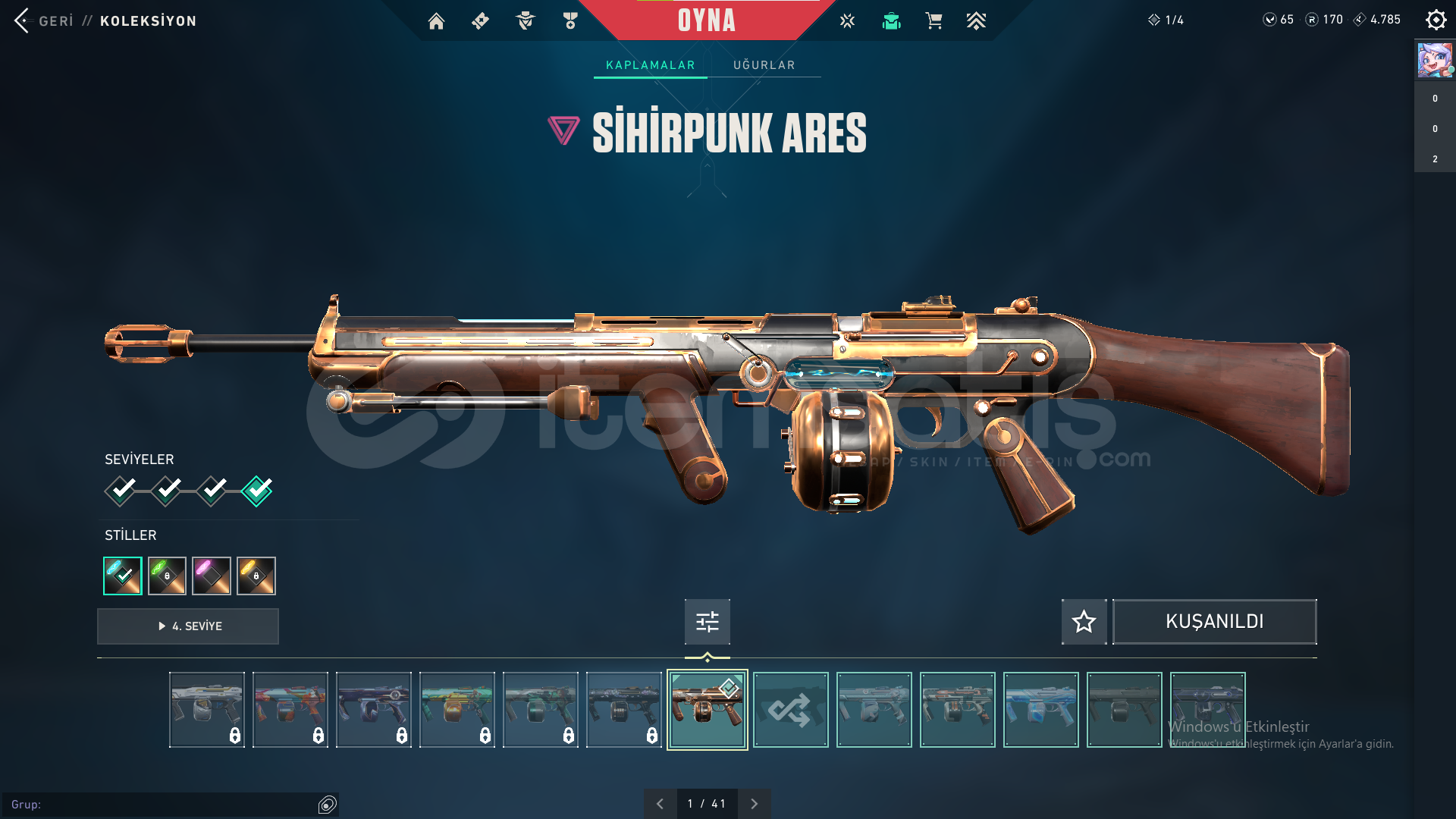Open the filter sliders button
1456x819 pixels.
pyautogui.click(x=707, y=622)
